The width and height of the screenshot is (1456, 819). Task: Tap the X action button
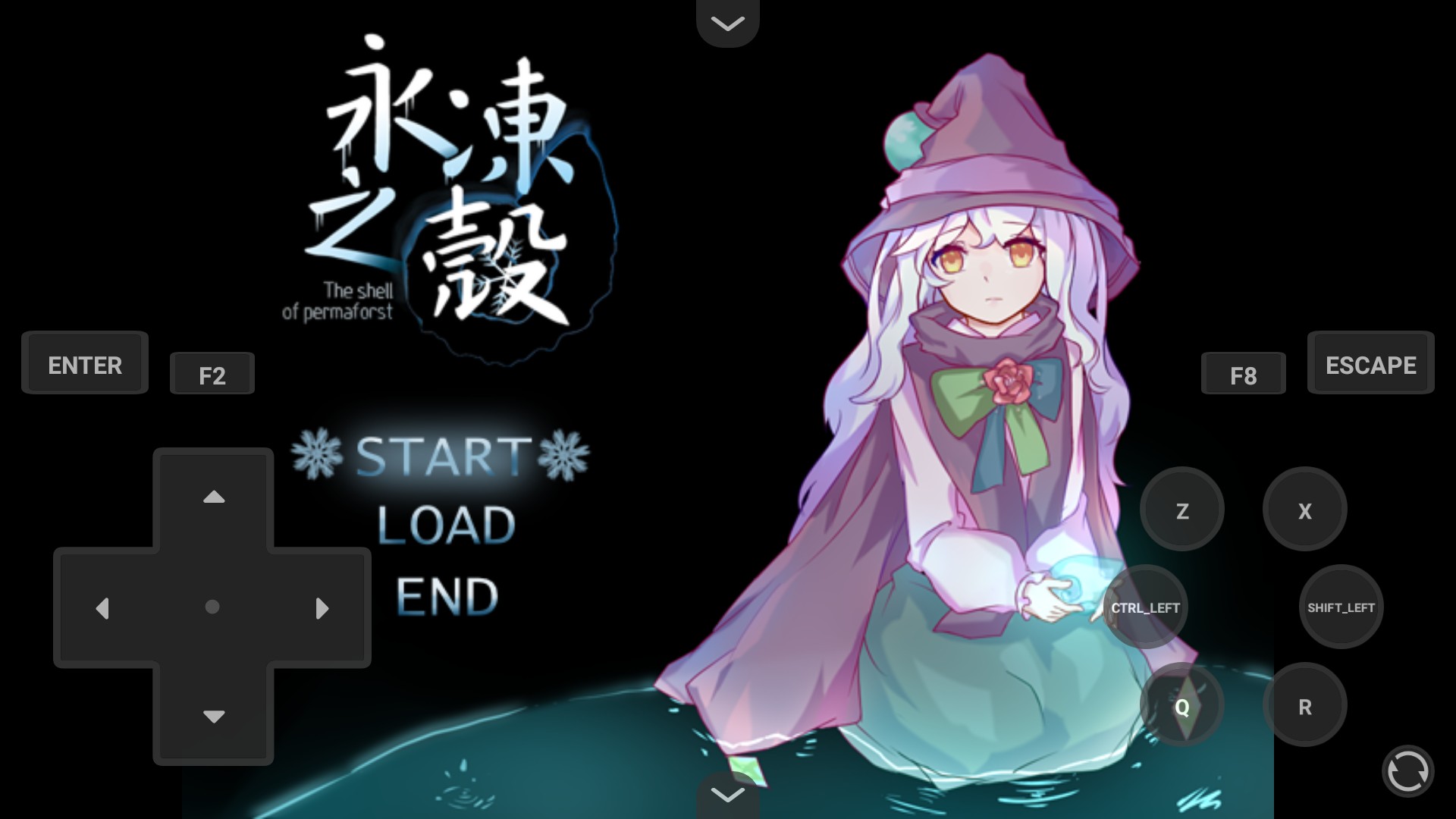(1304, 511)
